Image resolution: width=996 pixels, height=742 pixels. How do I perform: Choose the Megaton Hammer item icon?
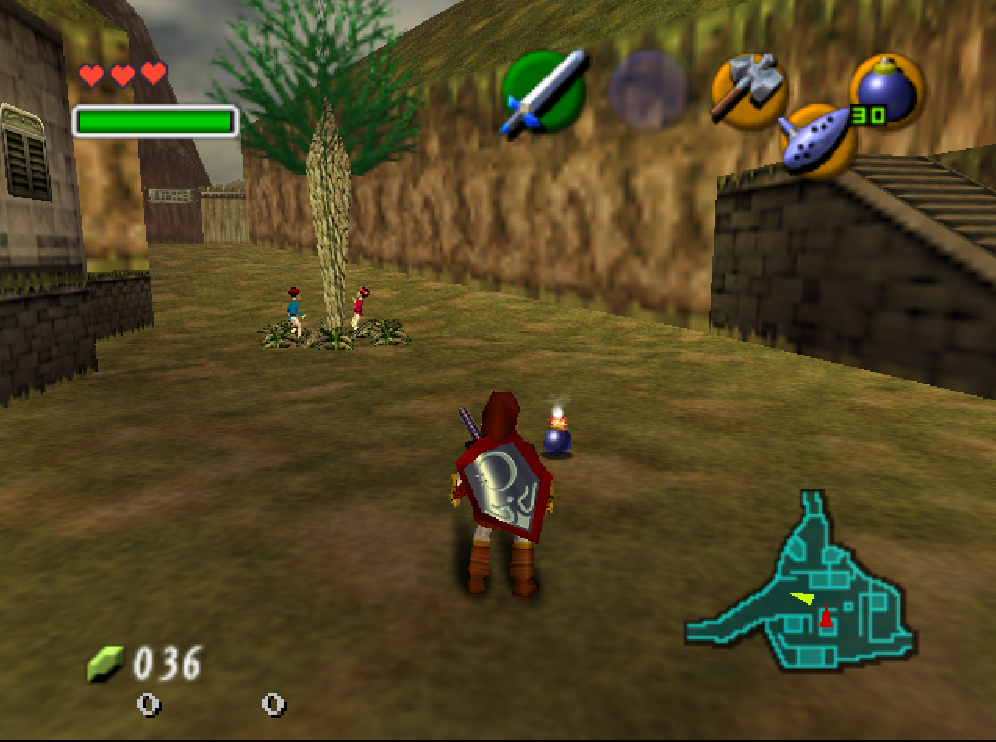747,89
